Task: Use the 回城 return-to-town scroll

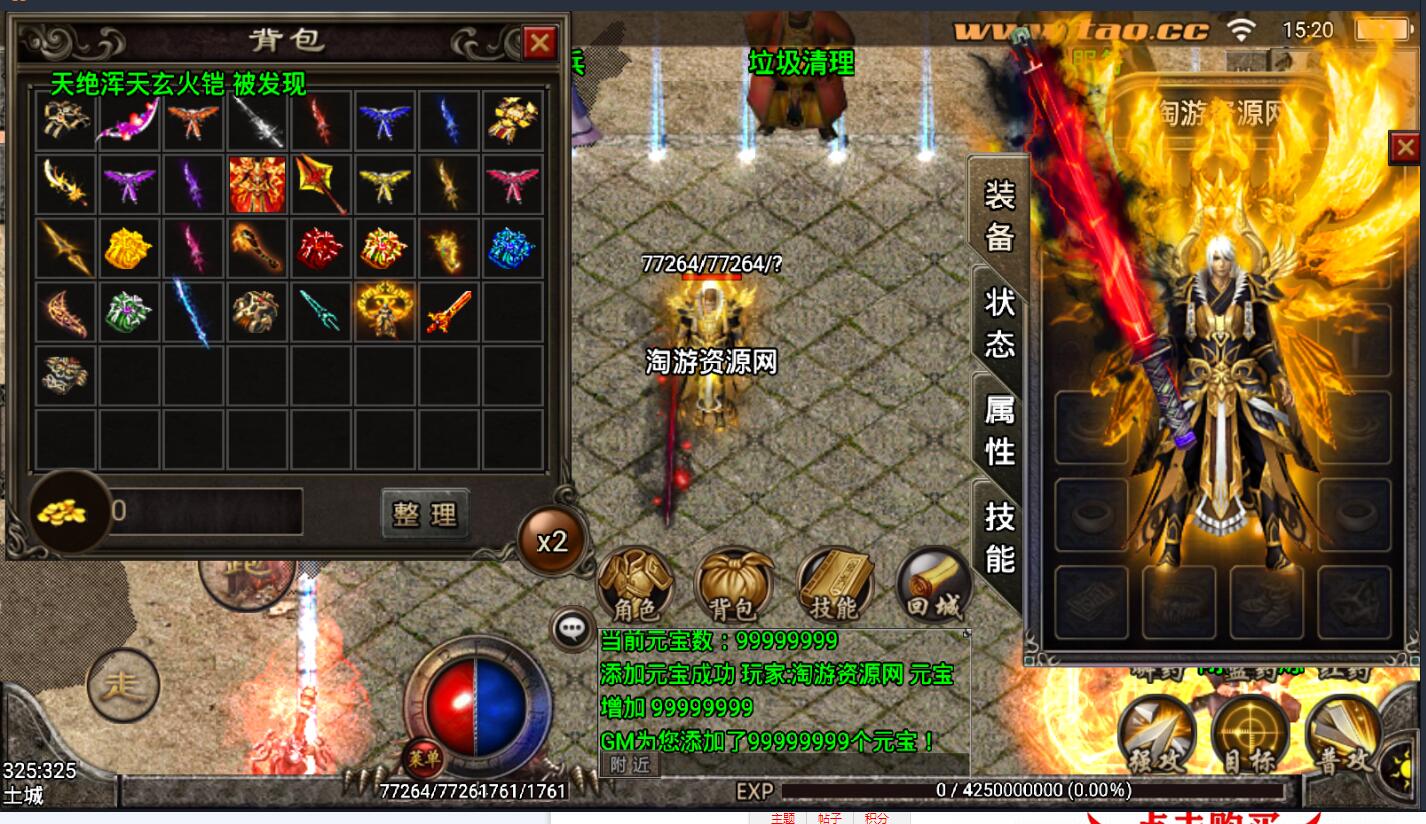Action: point(934,584)
